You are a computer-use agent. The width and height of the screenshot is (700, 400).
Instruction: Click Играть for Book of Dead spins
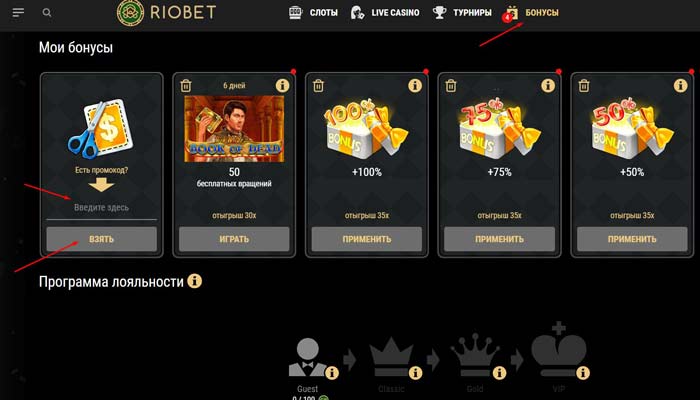tap(234, 239)
